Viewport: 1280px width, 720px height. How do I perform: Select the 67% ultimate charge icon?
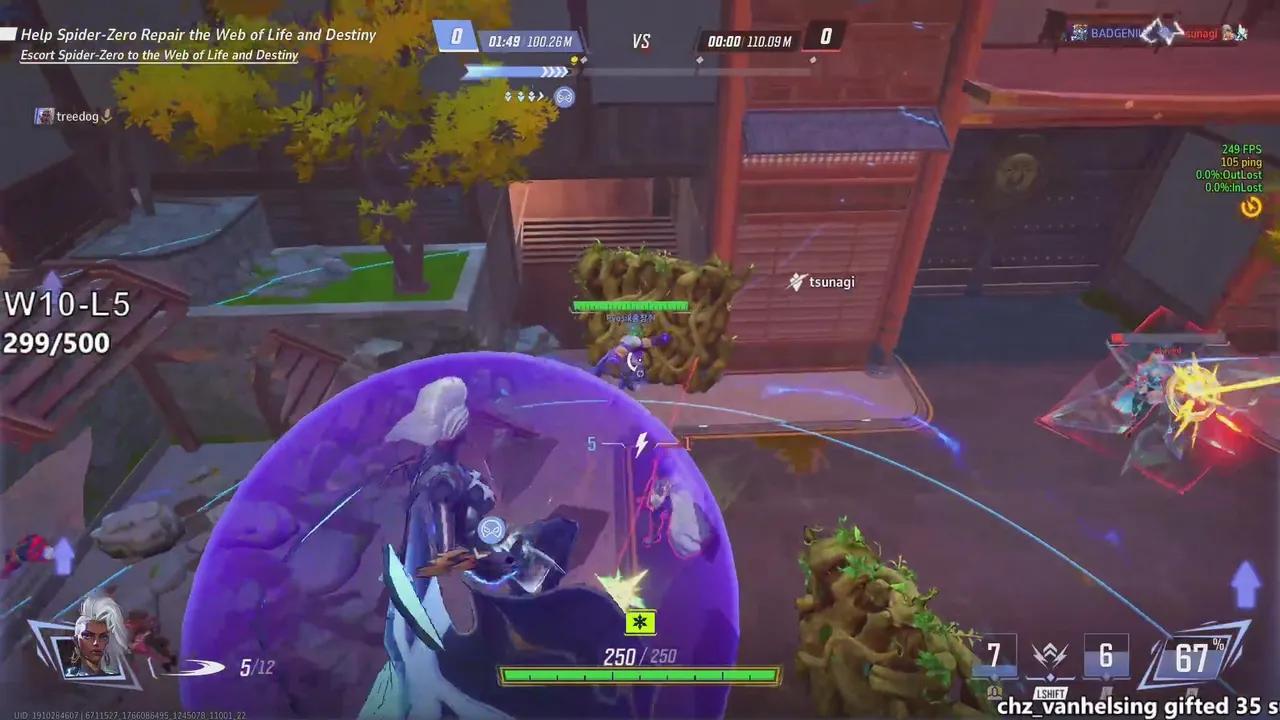pyautogui.click(x=1192, y=657)
